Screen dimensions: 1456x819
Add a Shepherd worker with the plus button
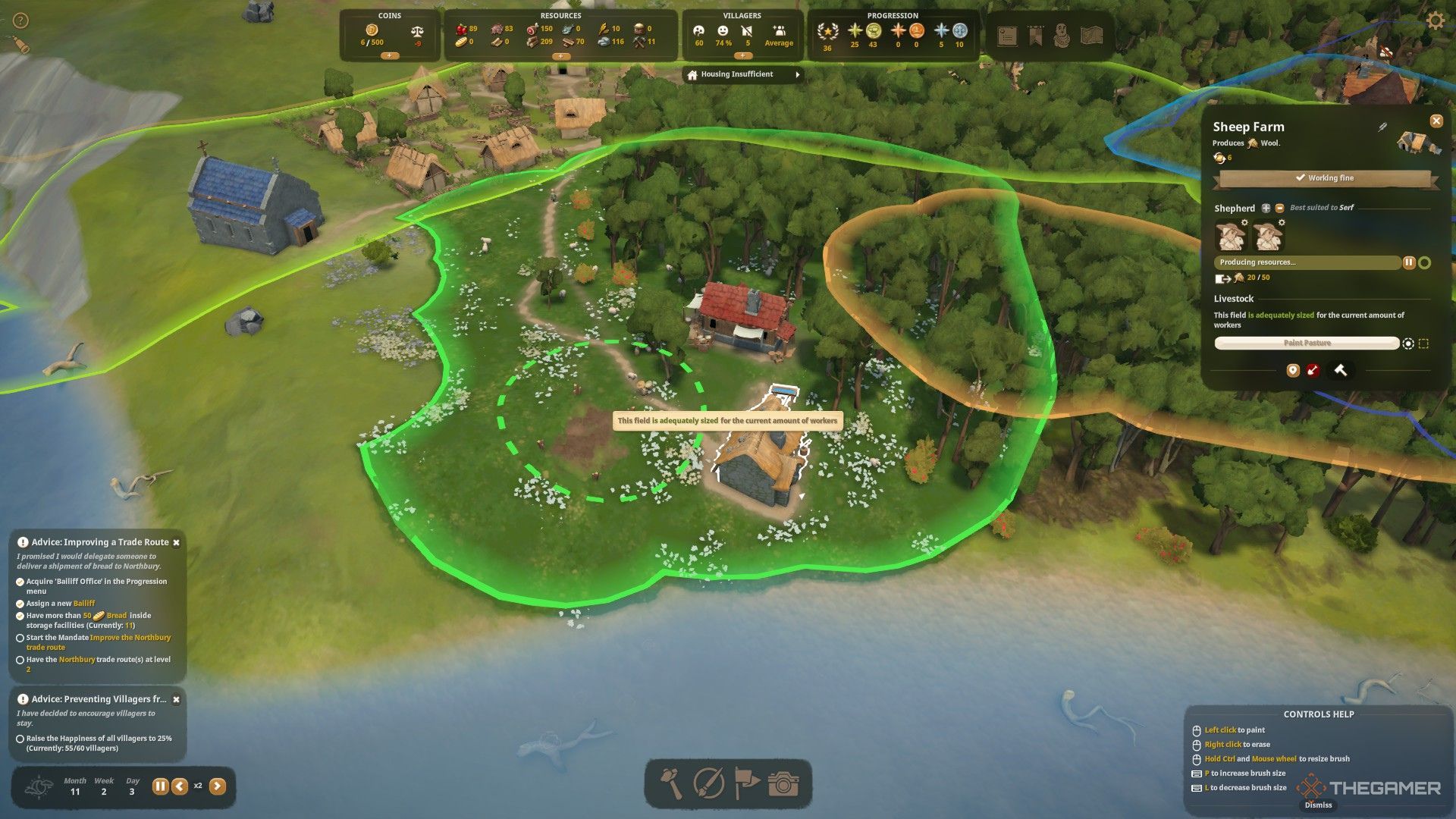click(x=1266, y=208)
